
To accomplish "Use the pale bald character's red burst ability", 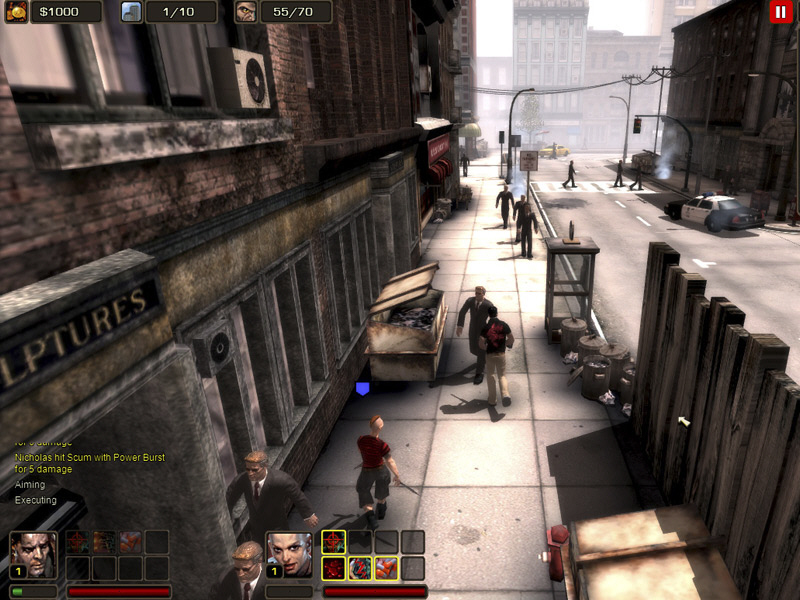I will (333, 569).
